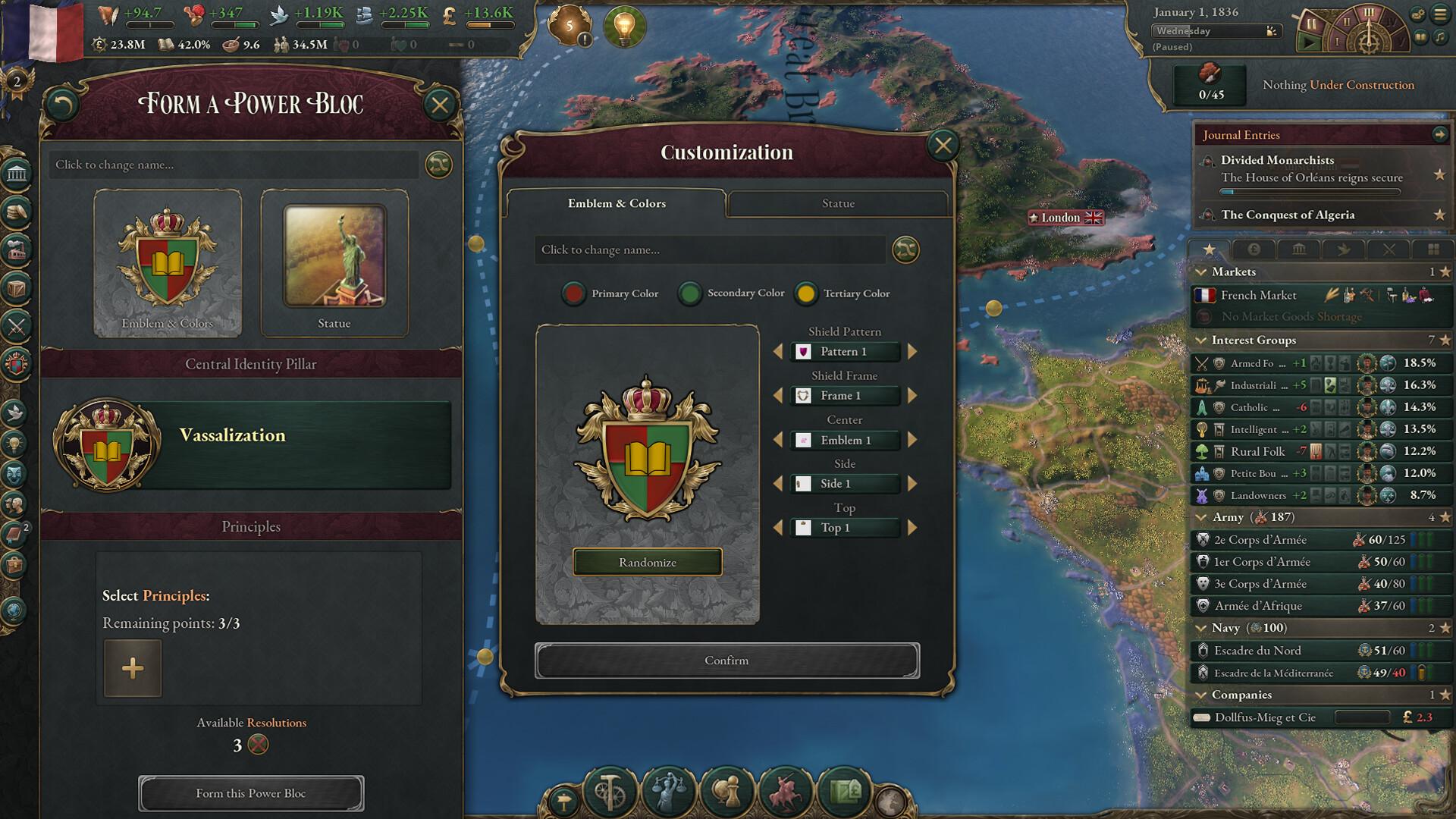Switch to the Statue tab

coord(838,203)
